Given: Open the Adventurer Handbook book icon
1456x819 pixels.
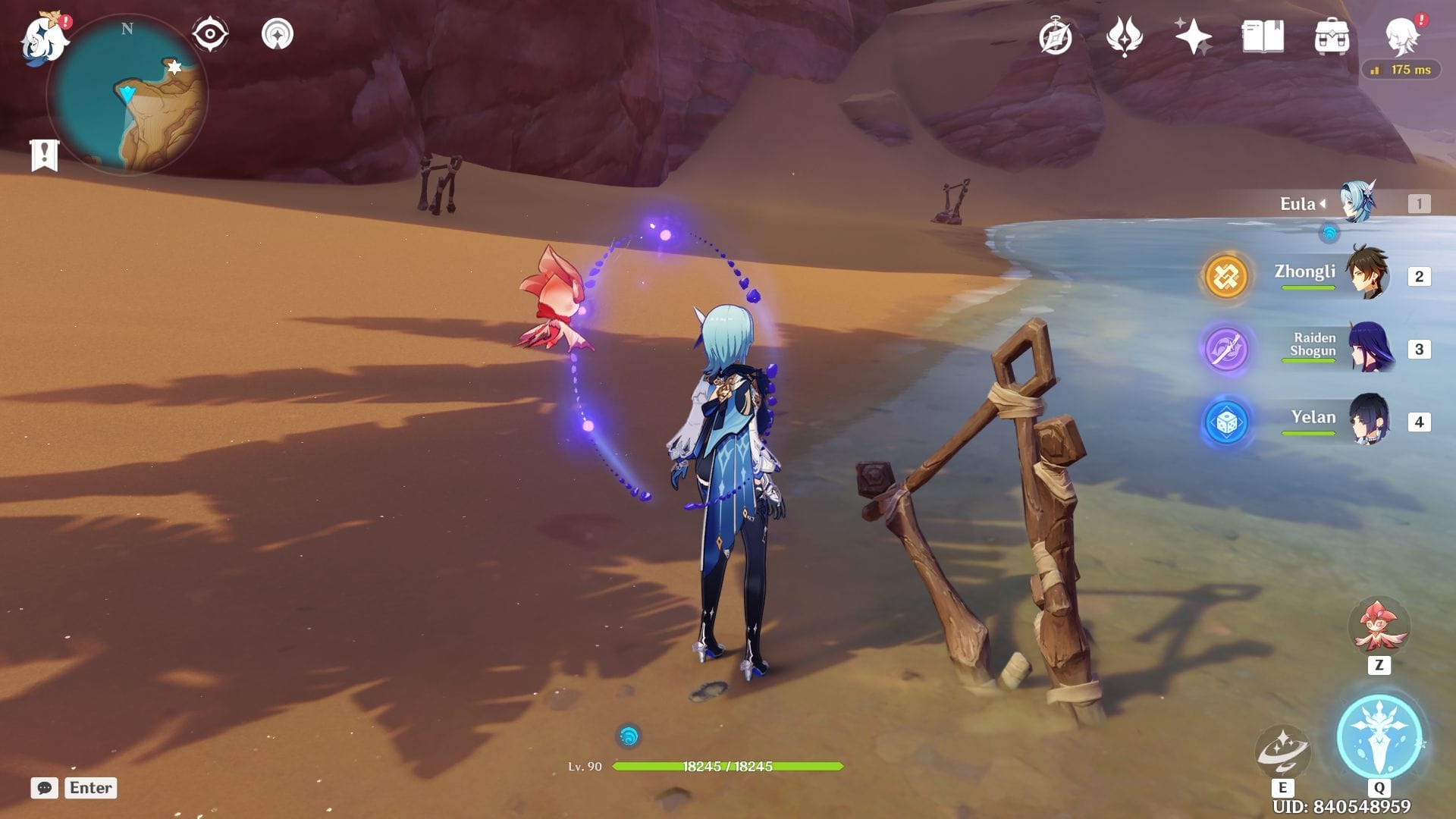Looking at the screenshot, I should point(1263,36).
